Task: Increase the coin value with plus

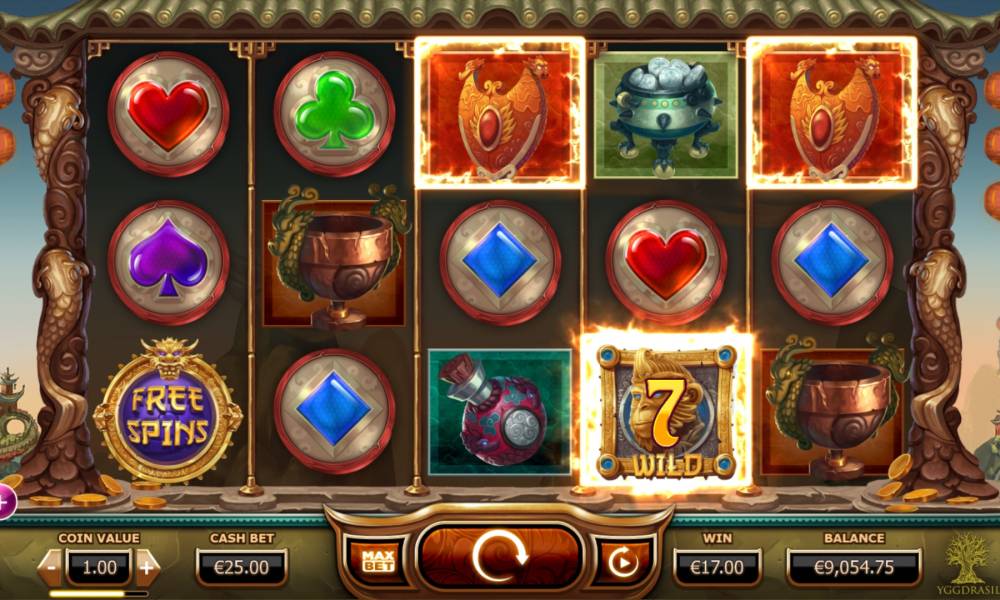Action: coord(147,567)
